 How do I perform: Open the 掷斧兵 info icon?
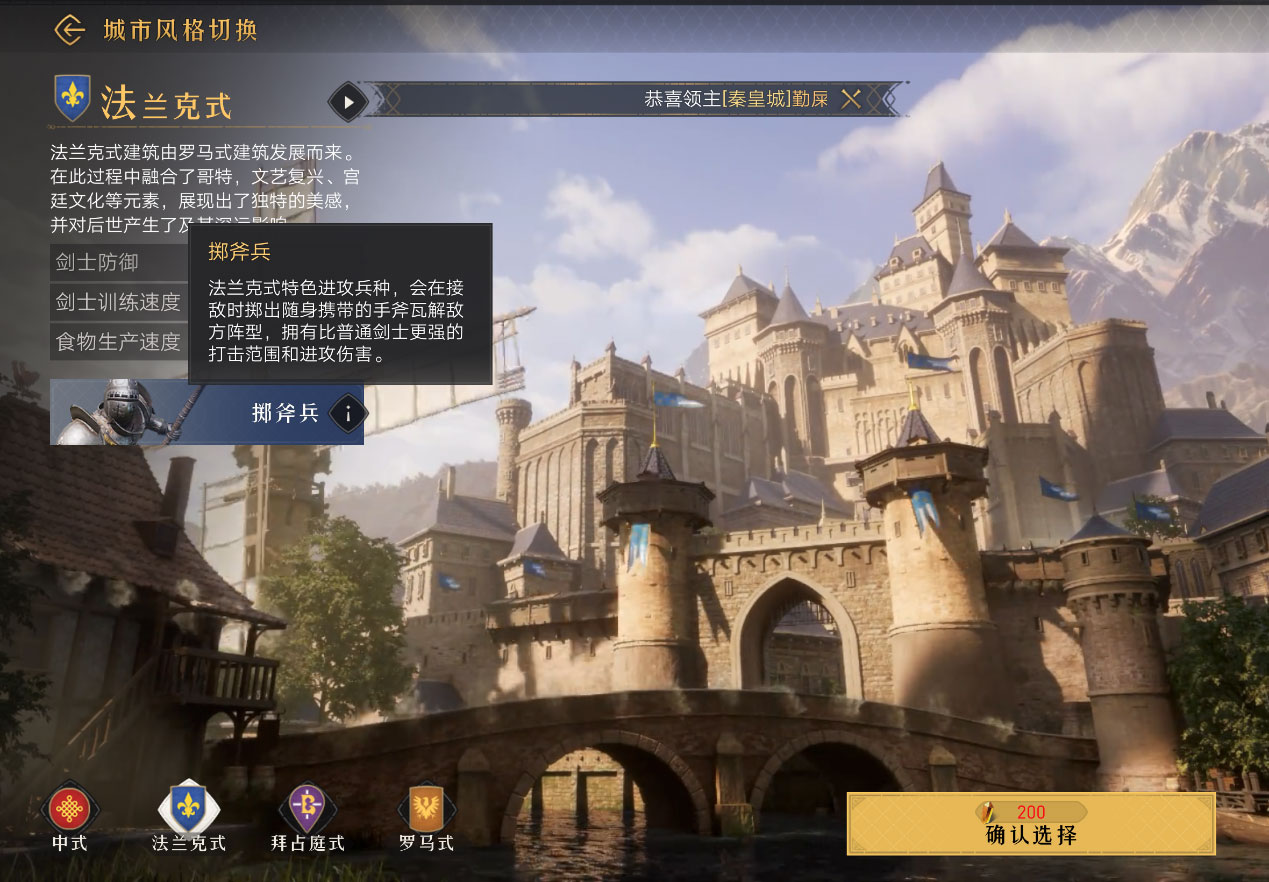(x=347, y=412)
